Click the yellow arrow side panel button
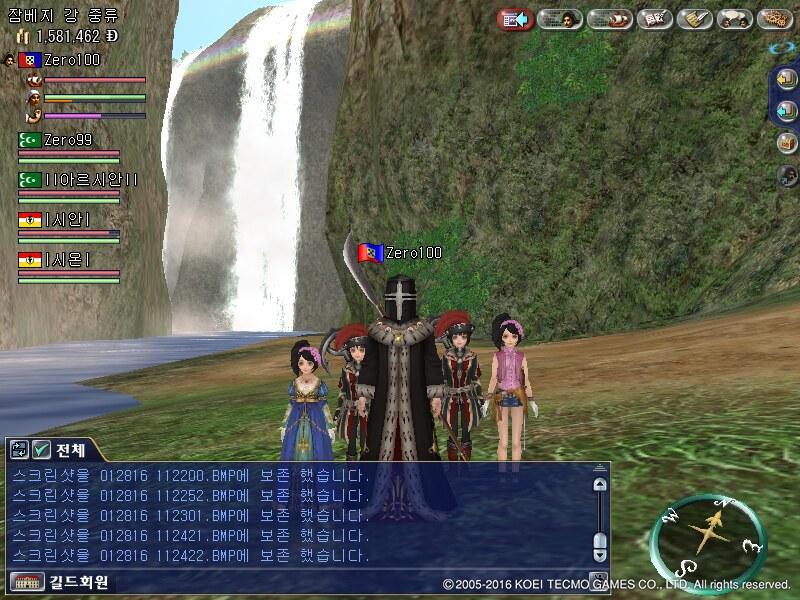Screen dimensions: 800x600 [787, 80]
